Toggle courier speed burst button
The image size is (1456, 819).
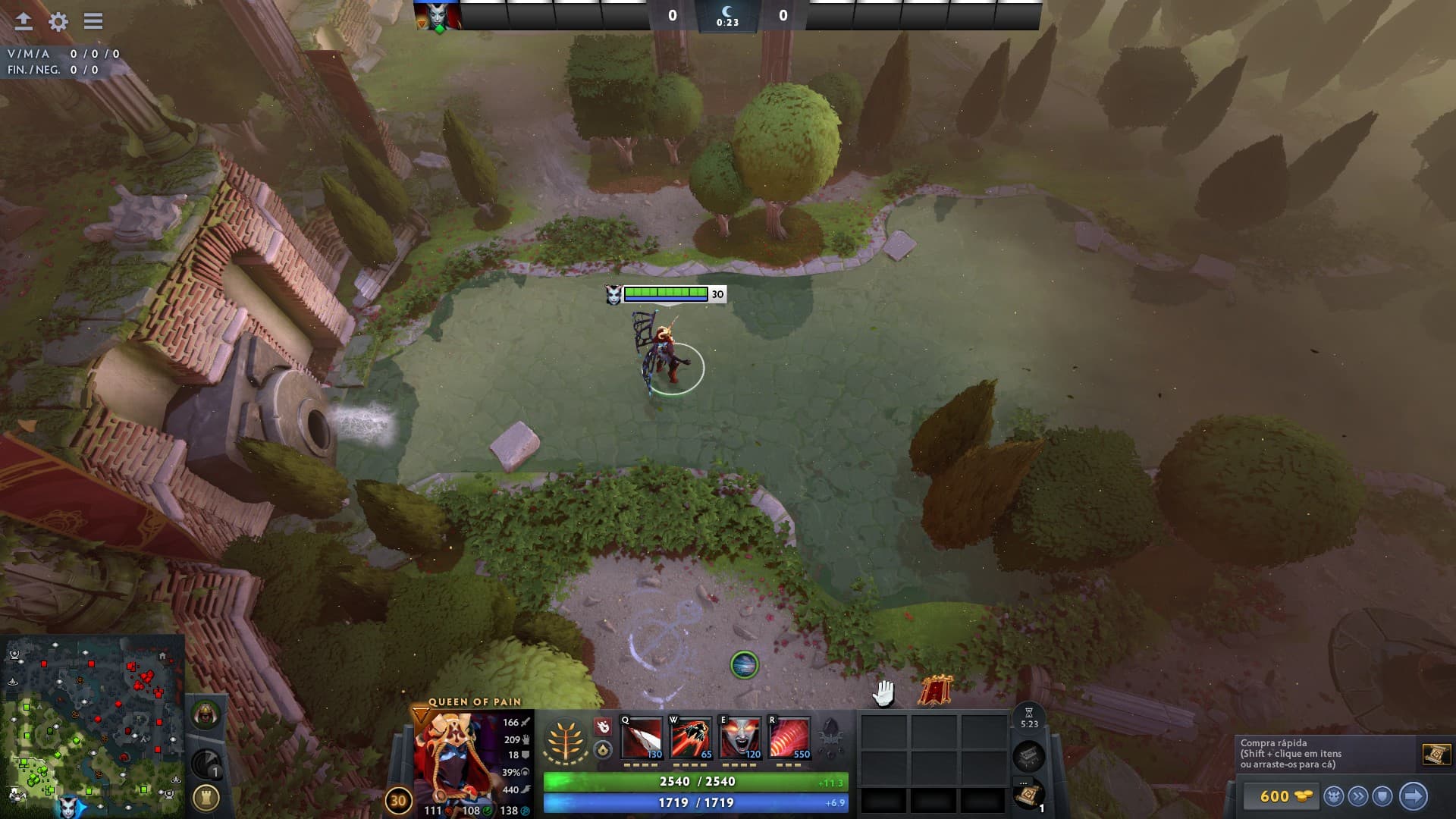click(x=1358, y=796)
